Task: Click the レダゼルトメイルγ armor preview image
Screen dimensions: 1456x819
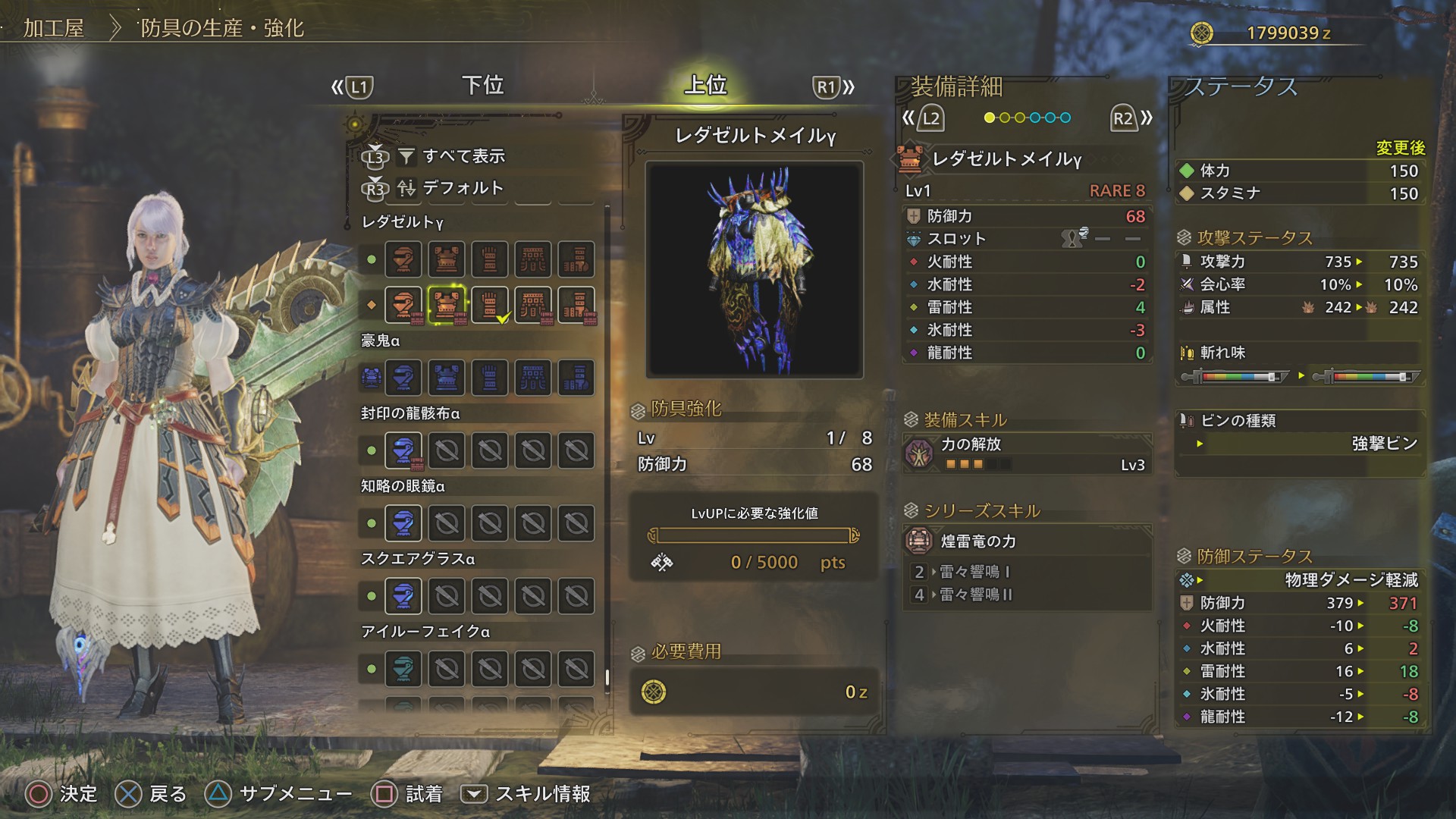Action: (754, 269)
